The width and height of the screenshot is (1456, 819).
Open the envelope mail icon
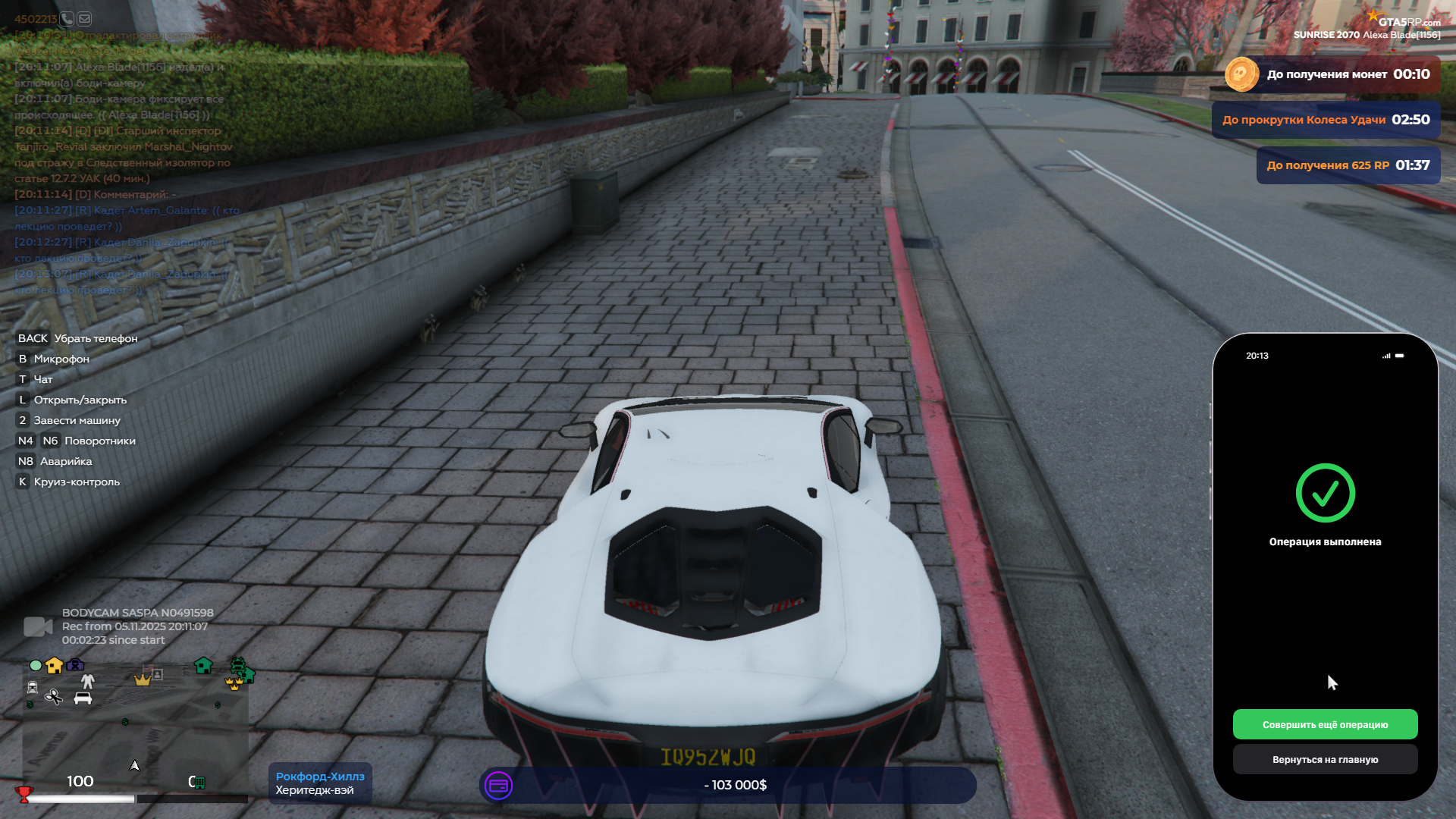coord(84,19)
